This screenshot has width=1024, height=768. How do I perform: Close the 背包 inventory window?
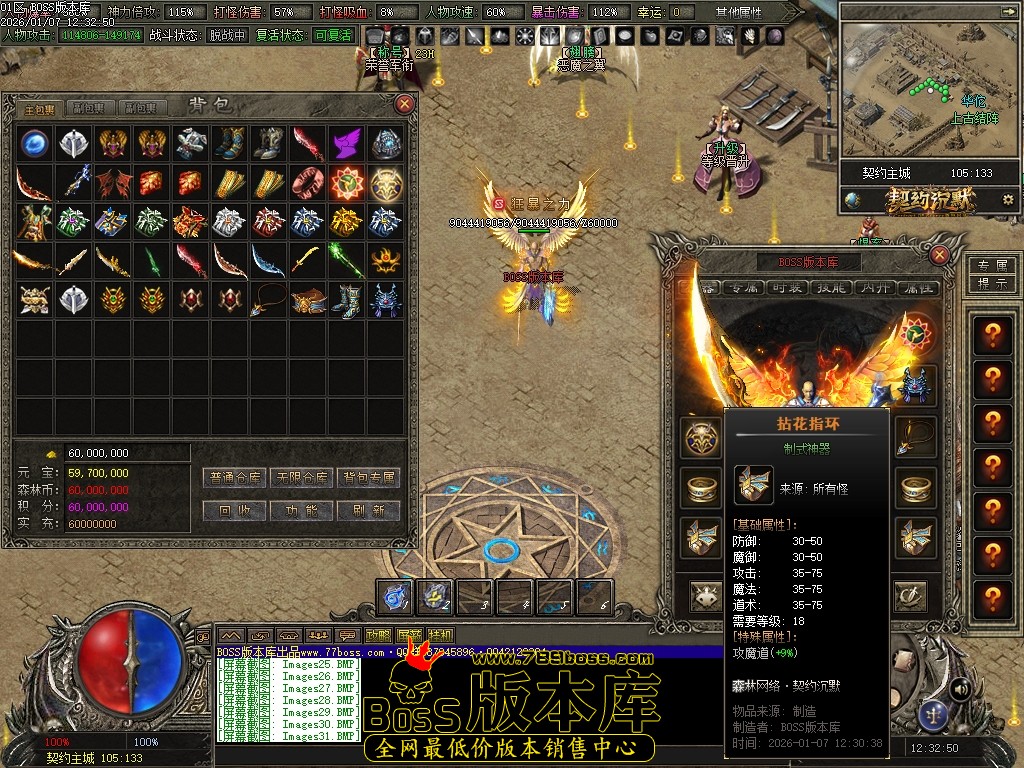point(404,104)
